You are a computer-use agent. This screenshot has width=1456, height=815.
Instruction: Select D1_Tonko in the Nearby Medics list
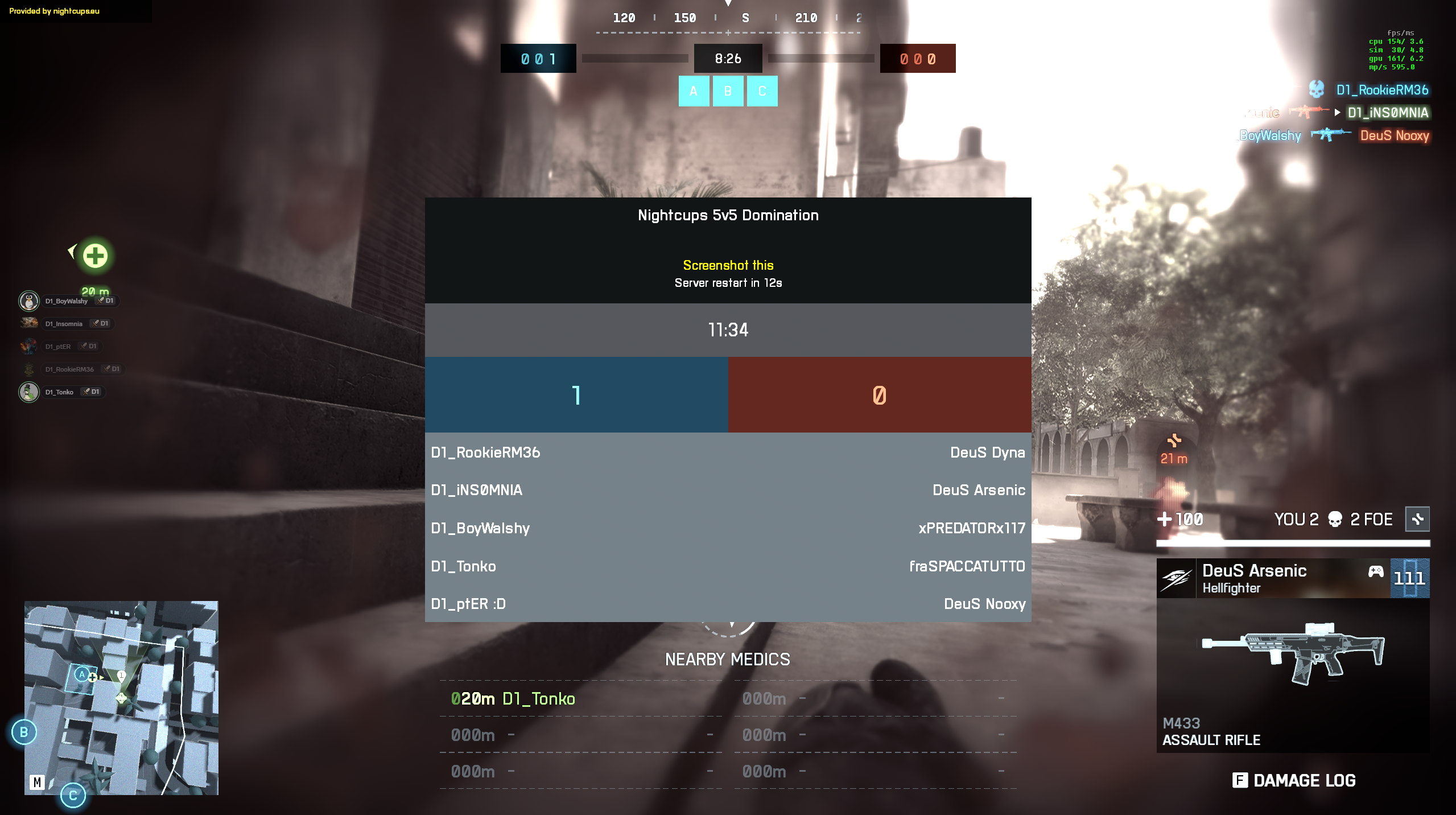pos(538,699)
